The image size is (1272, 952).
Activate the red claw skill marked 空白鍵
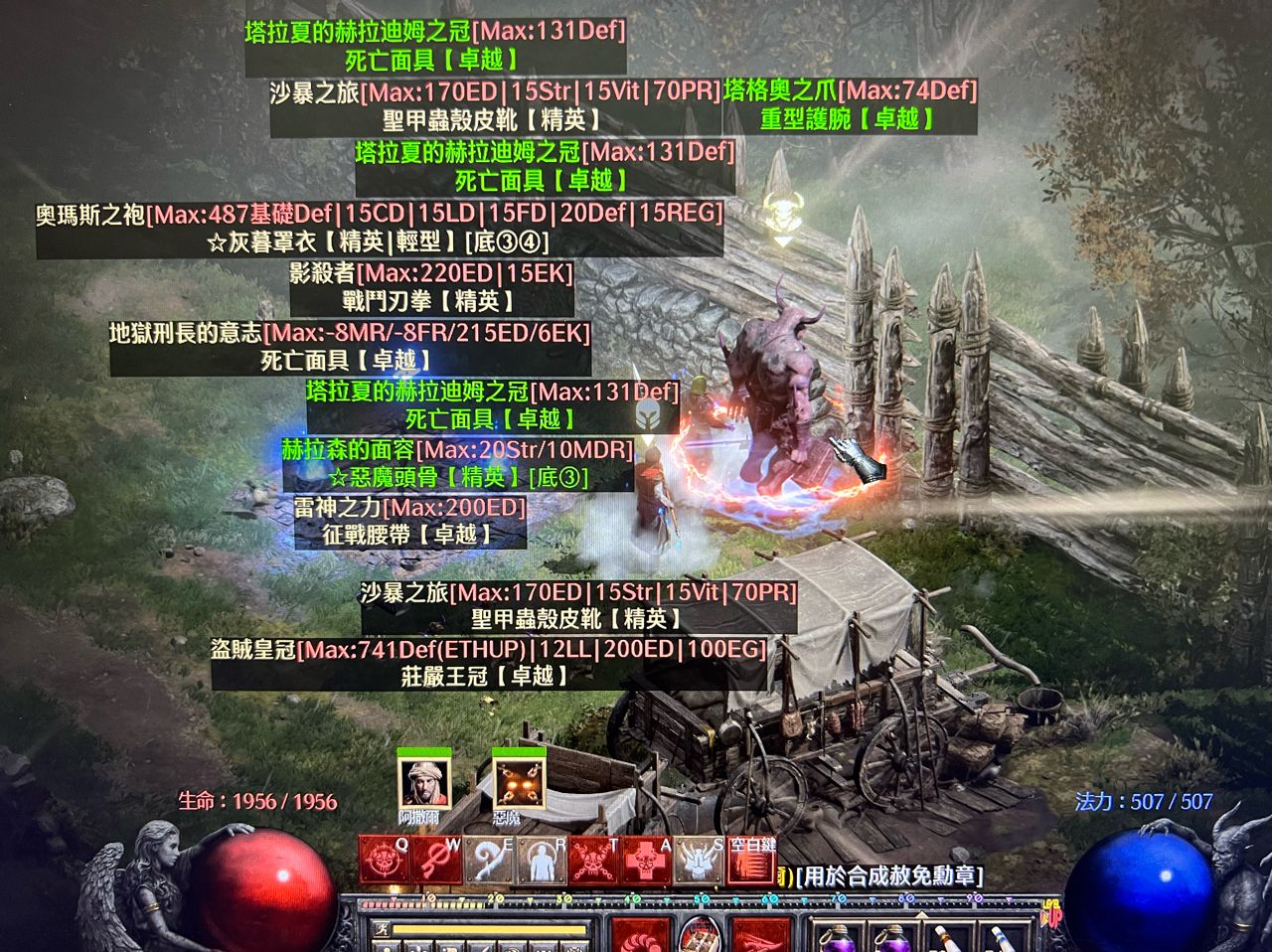point(752,862)
